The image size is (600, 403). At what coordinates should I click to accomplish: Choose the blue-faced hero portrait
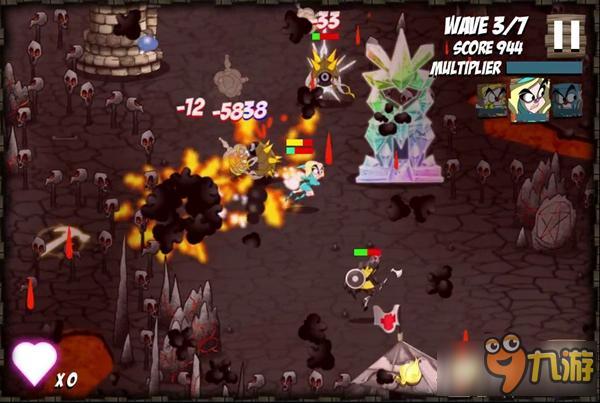(566, 99)
